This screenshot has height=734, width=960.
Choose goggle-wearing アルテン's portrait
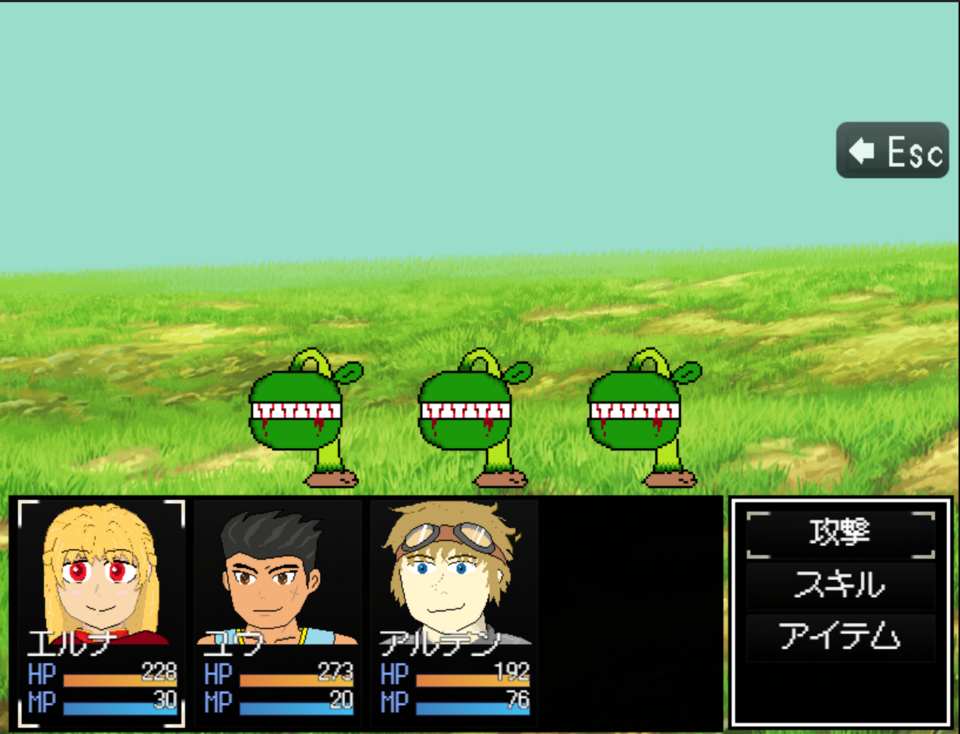tap(452, 573)
